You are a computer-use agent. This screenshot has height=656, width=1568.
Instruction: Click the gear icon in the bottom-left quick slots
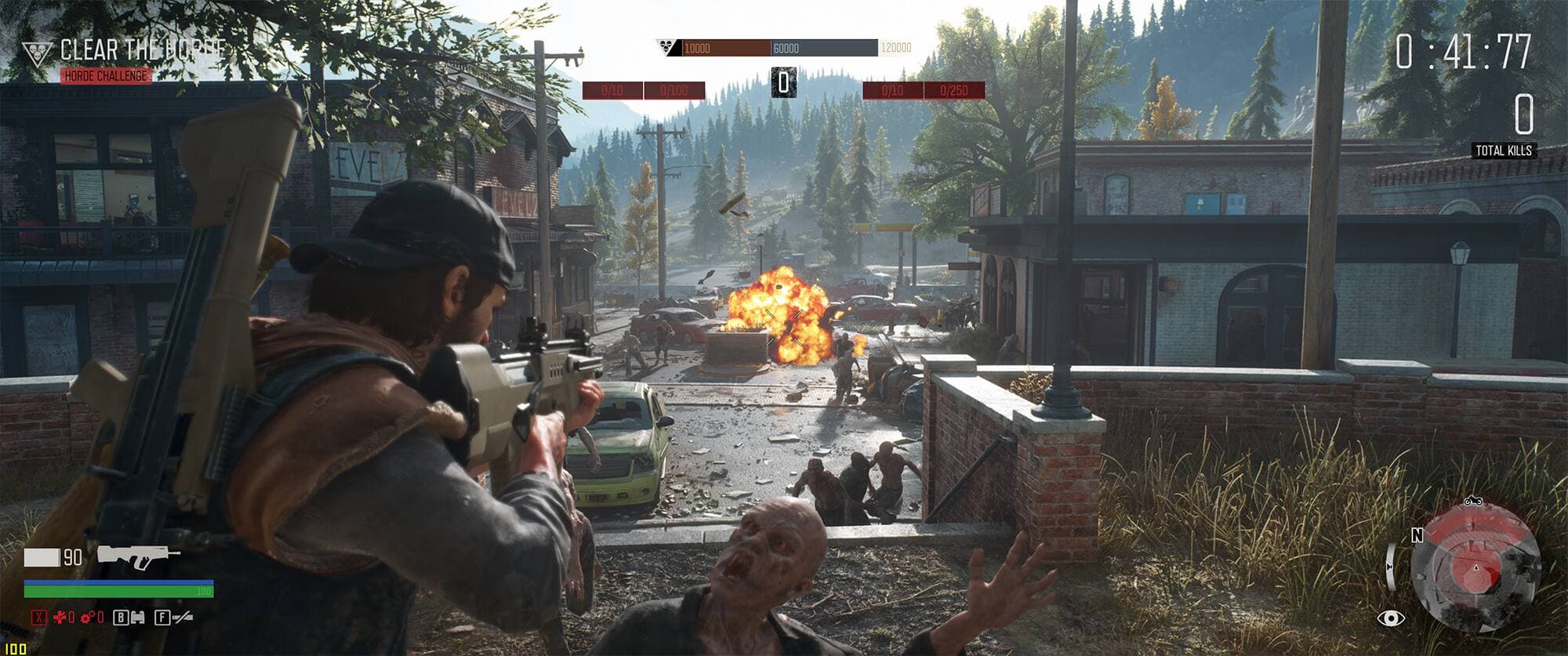point(86,618)
